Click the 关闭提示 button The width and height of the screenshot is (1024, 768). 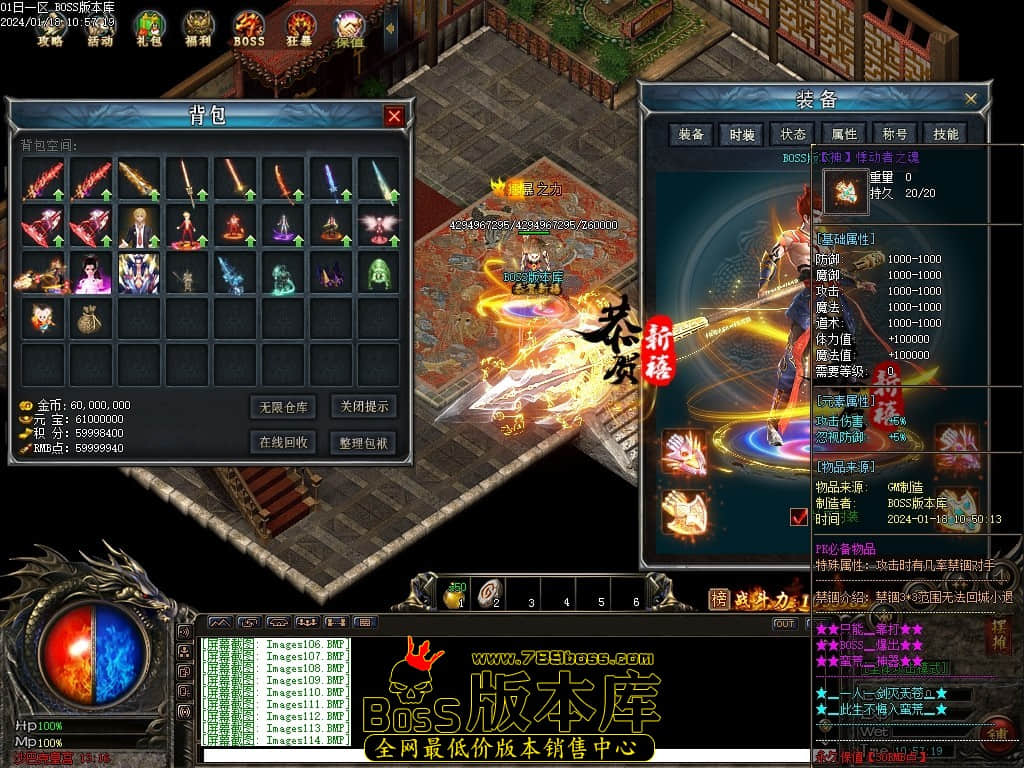362,406
